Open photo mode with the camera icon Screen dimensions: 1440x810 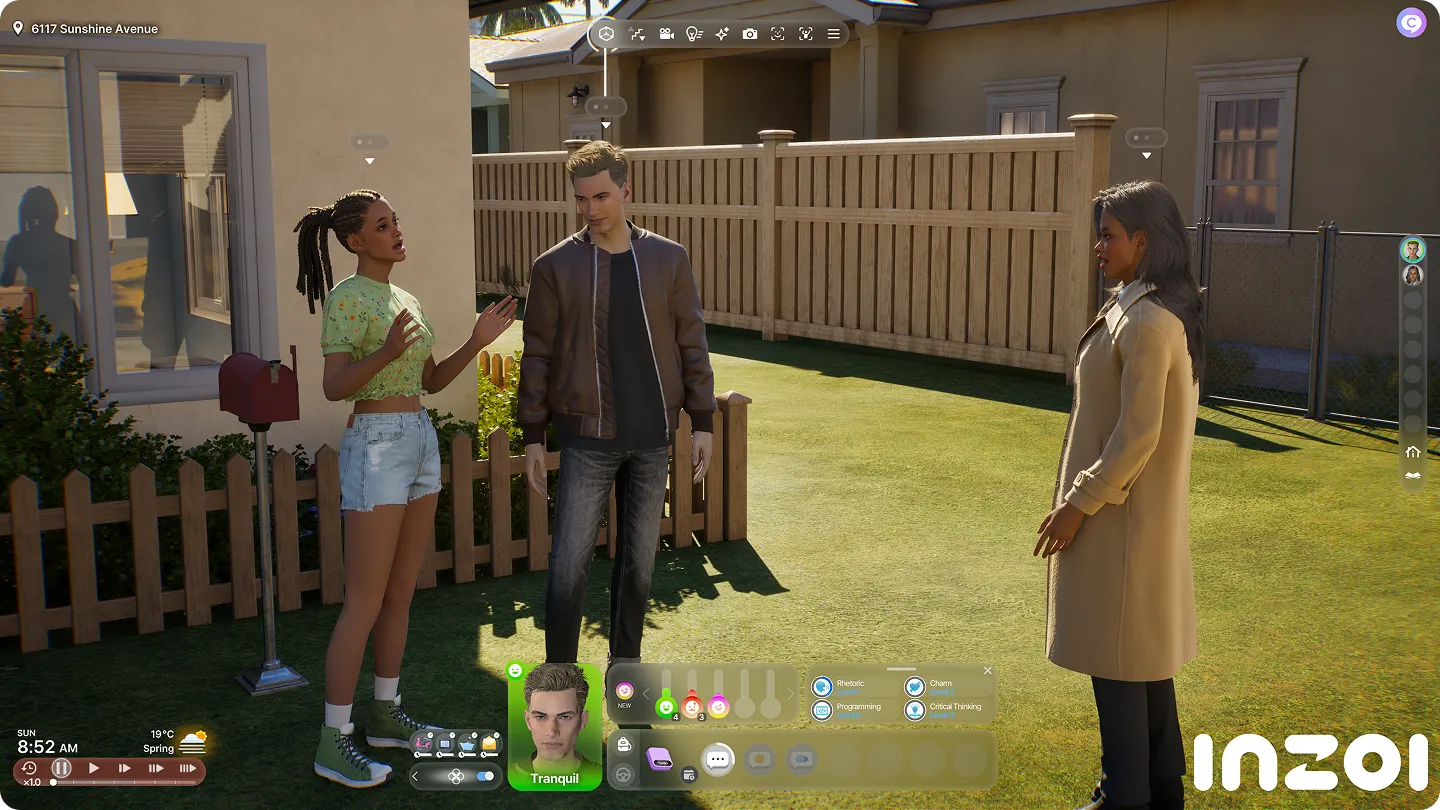749,34
